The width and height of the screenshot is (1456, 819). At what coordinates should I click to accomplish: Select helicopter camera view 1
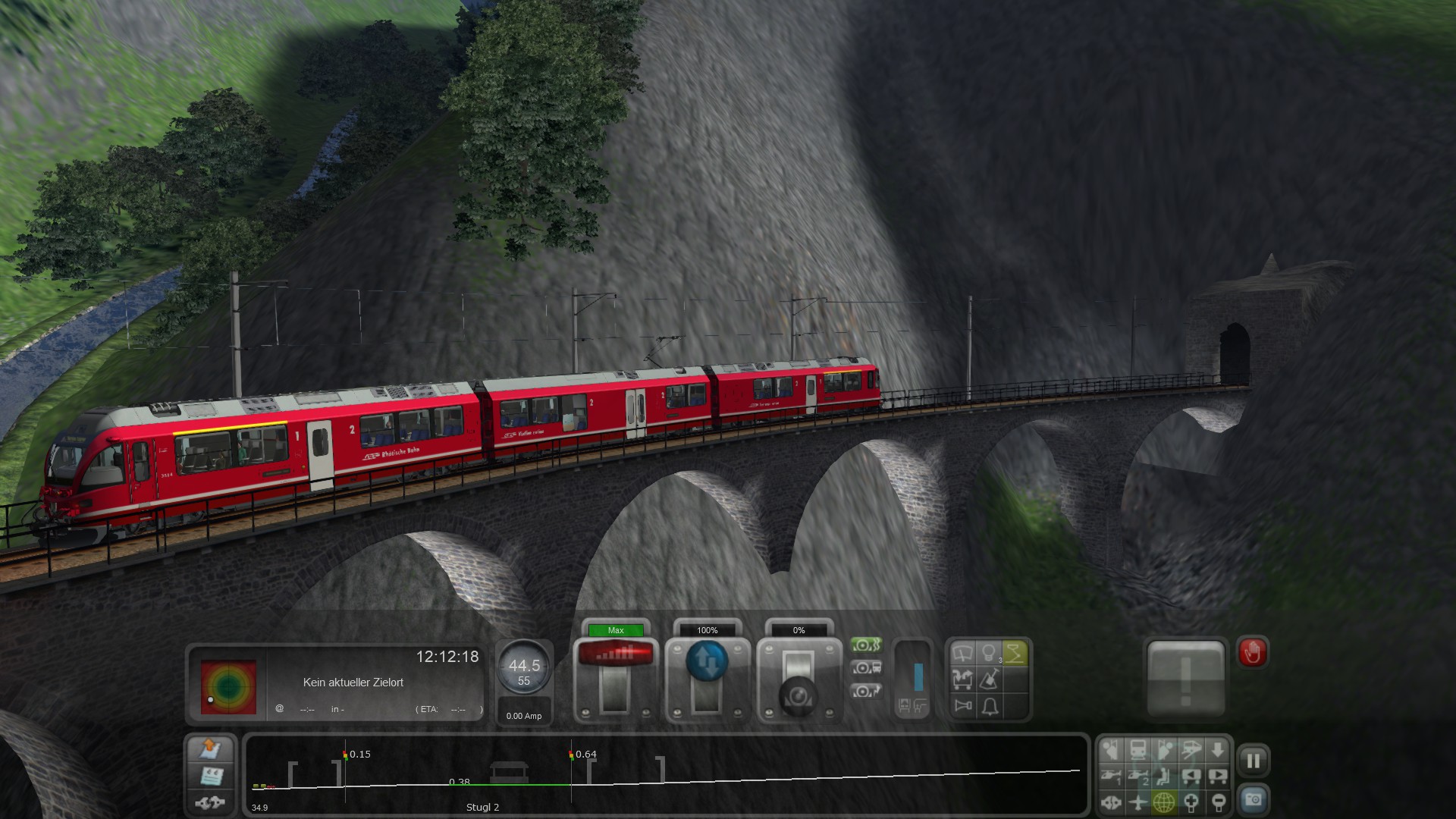[1112, 777]
